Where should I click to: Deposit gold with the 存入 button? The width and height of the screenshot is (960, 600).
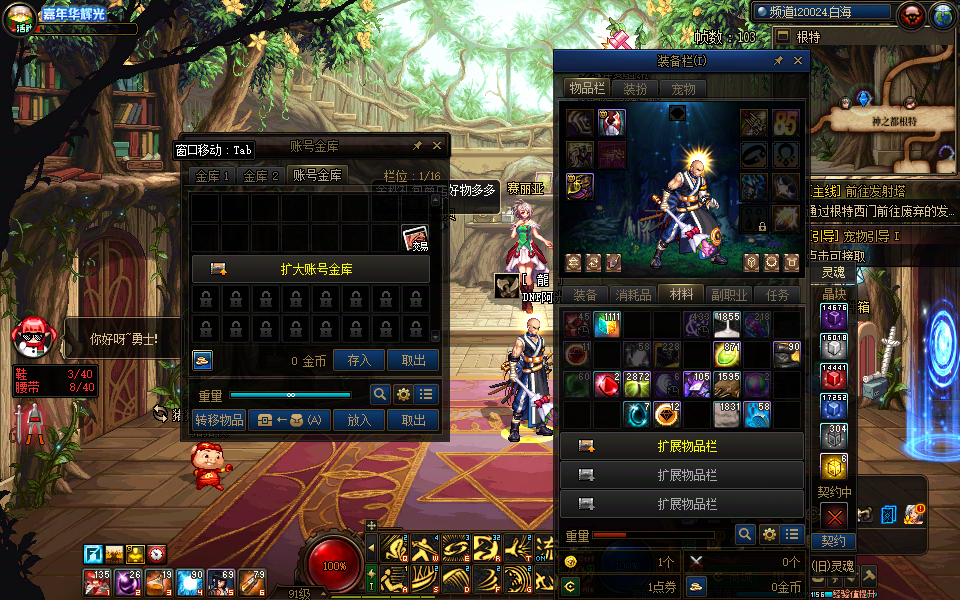(x=359, y=361)
